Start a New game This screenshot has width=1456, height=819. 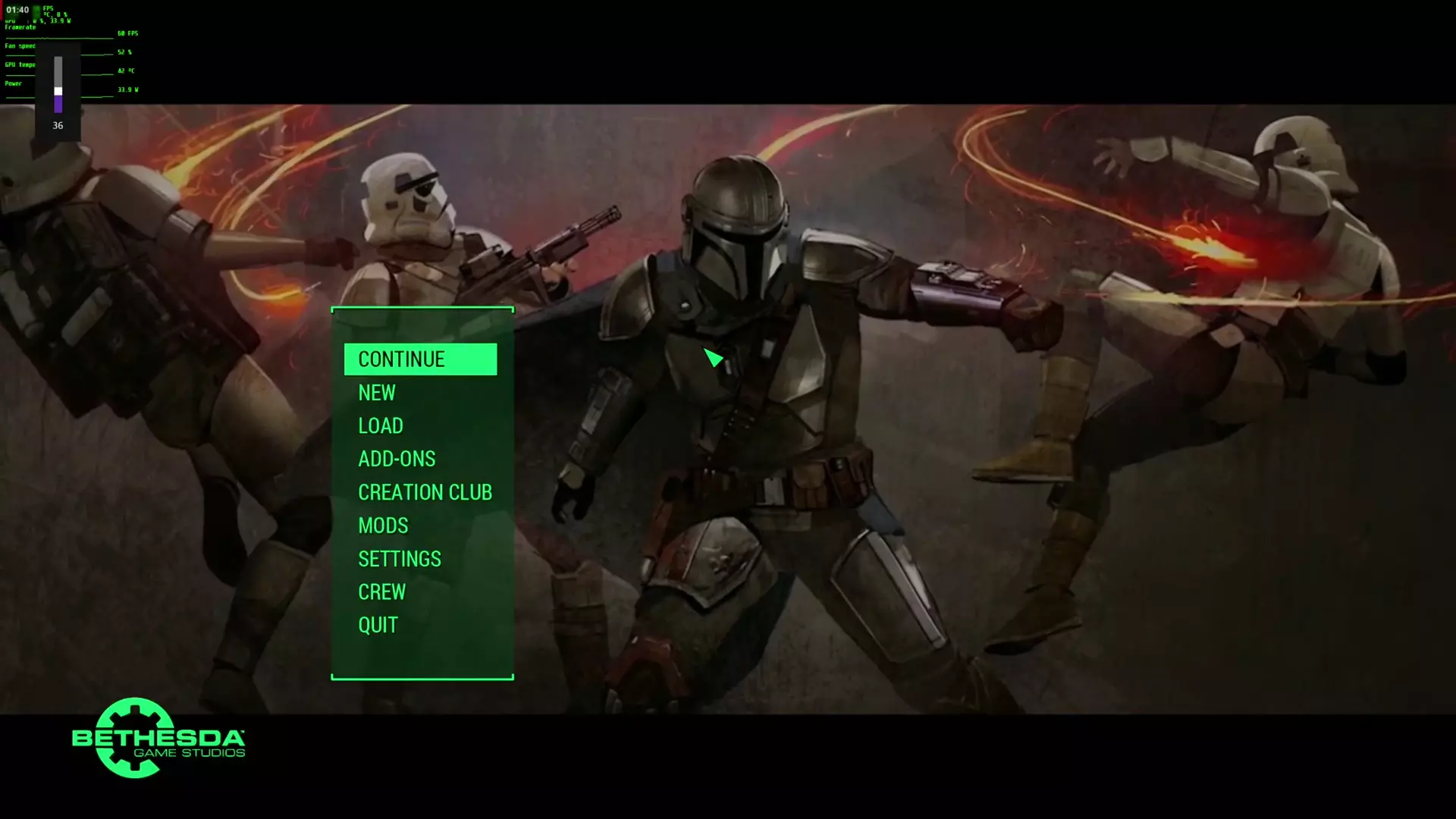coord(377,393)
